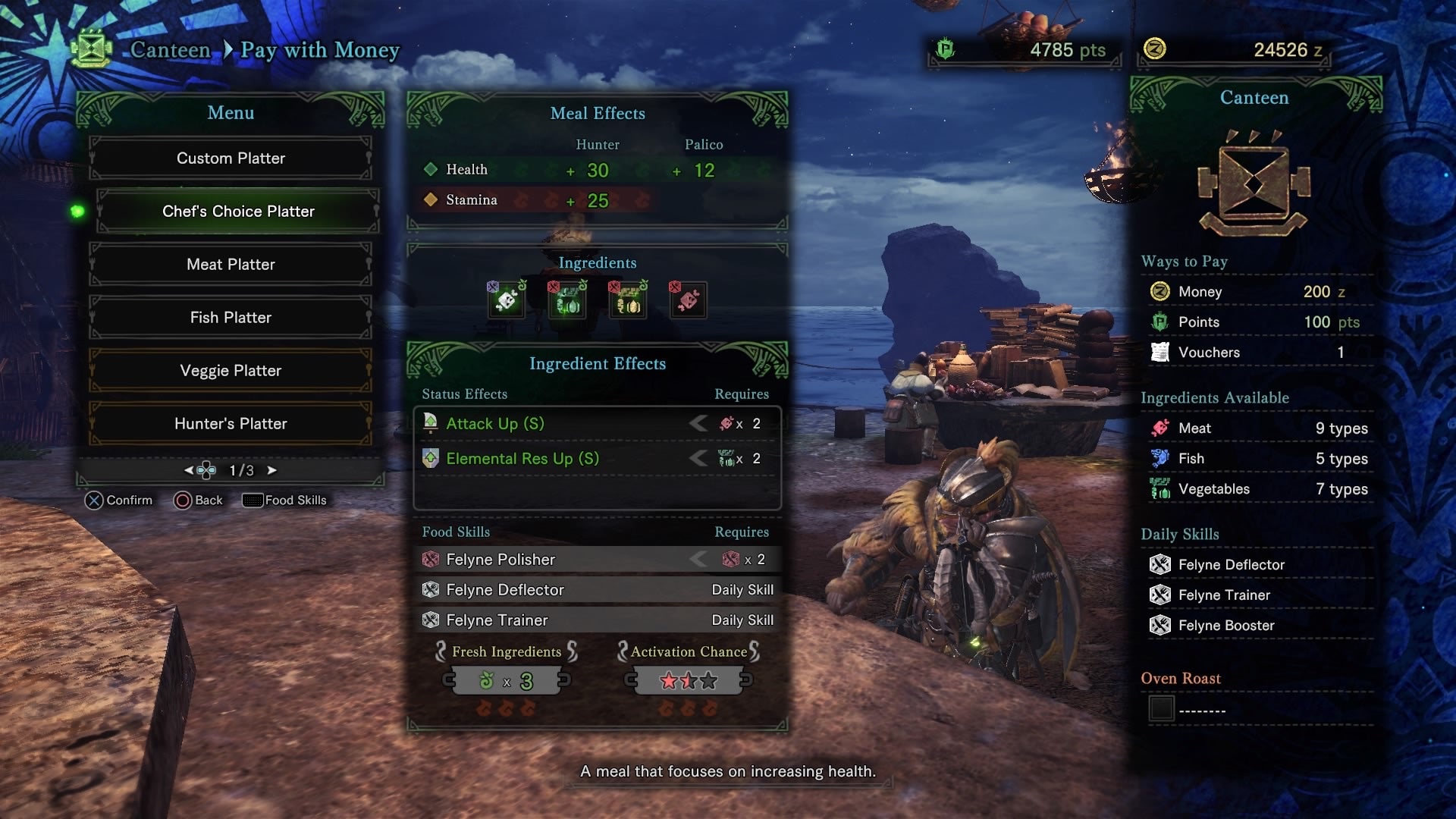Select the Vouchers ticket icon
The width and height of the screenshot is (1456, 819).
tap(1158, 352)
